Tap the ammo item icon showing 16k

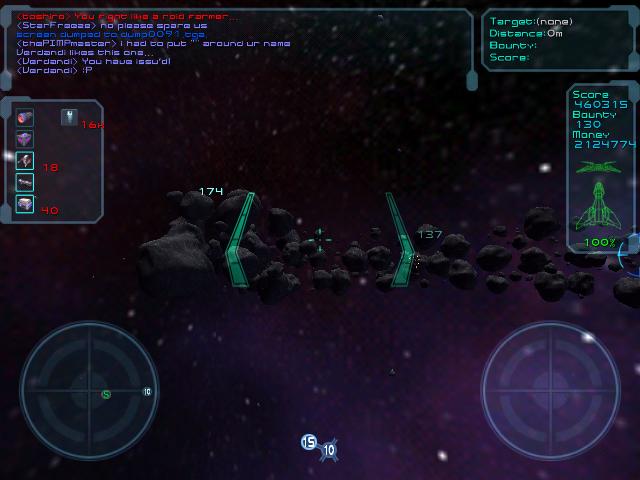[70, 117]
